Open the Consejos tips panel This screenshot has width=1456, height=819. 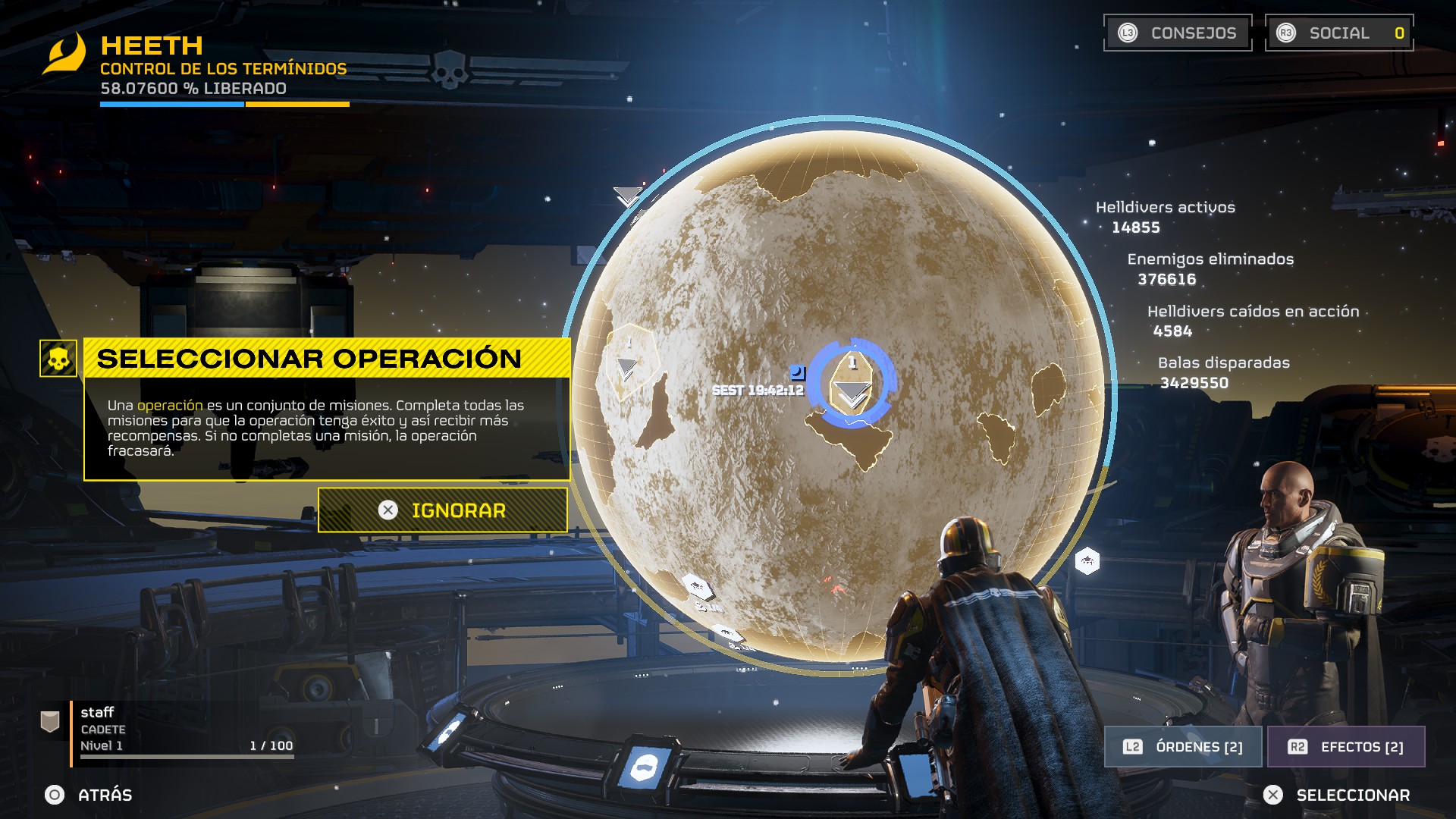tap(1178, 33)
